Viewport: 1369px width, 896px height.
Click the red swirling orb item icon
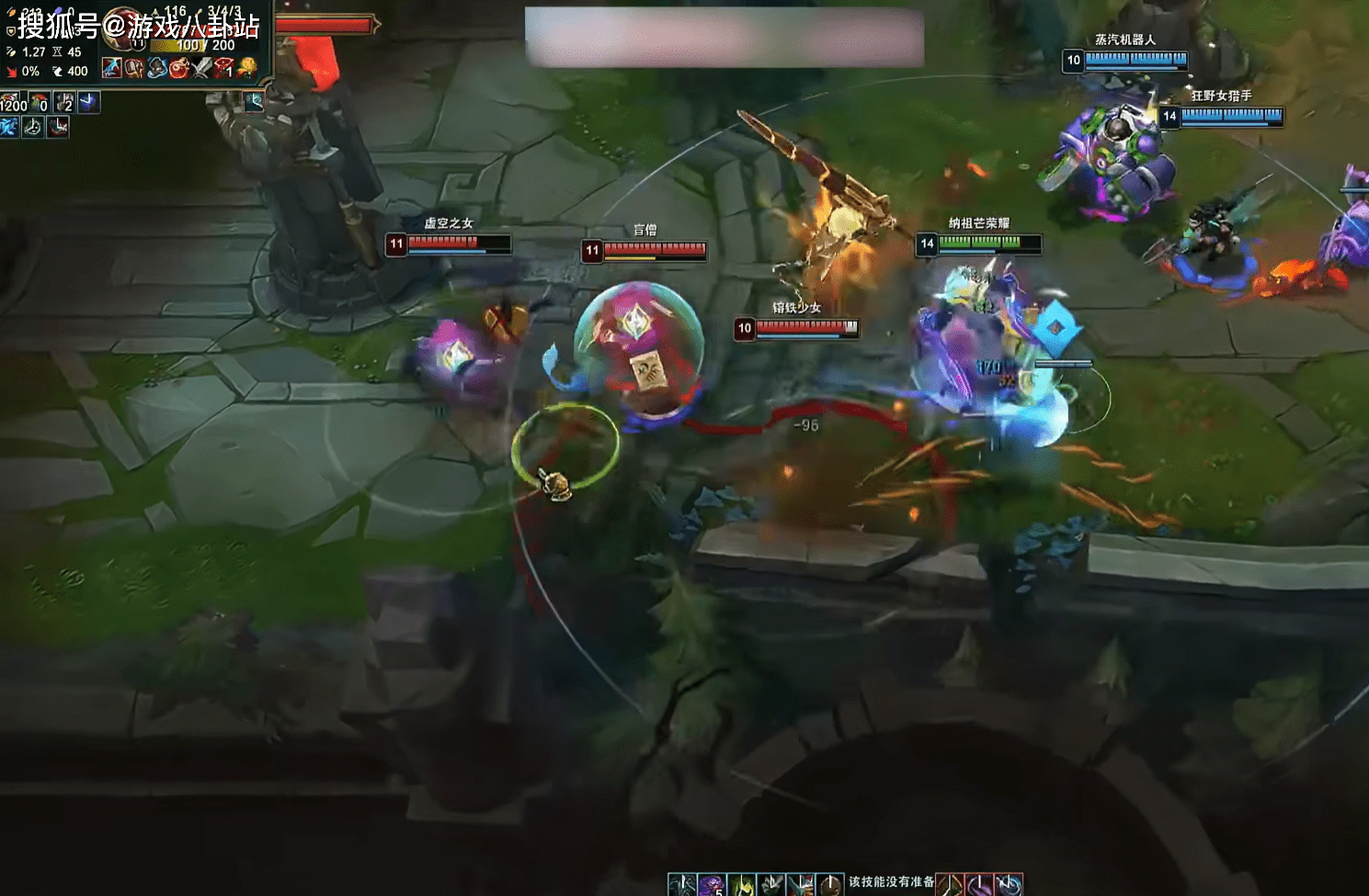[x=178, y=67]
